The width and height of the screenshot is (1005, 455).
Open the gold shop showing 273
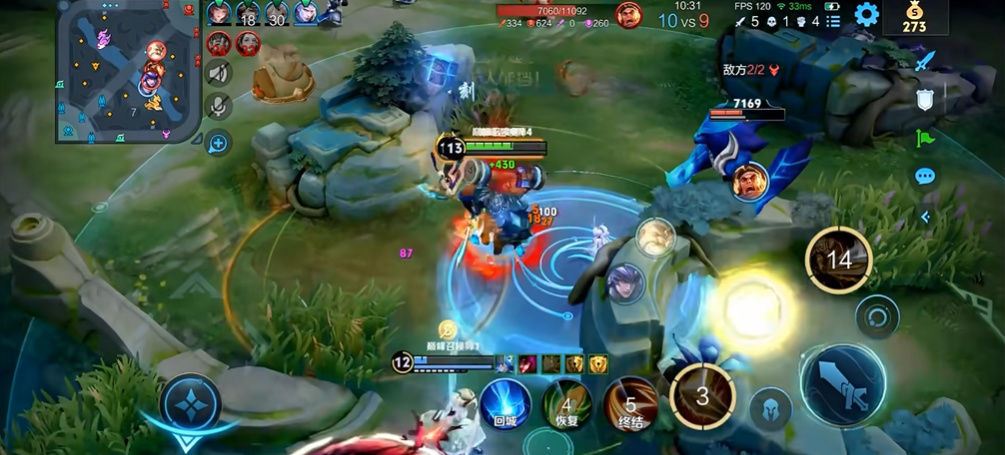pos(914,18)
